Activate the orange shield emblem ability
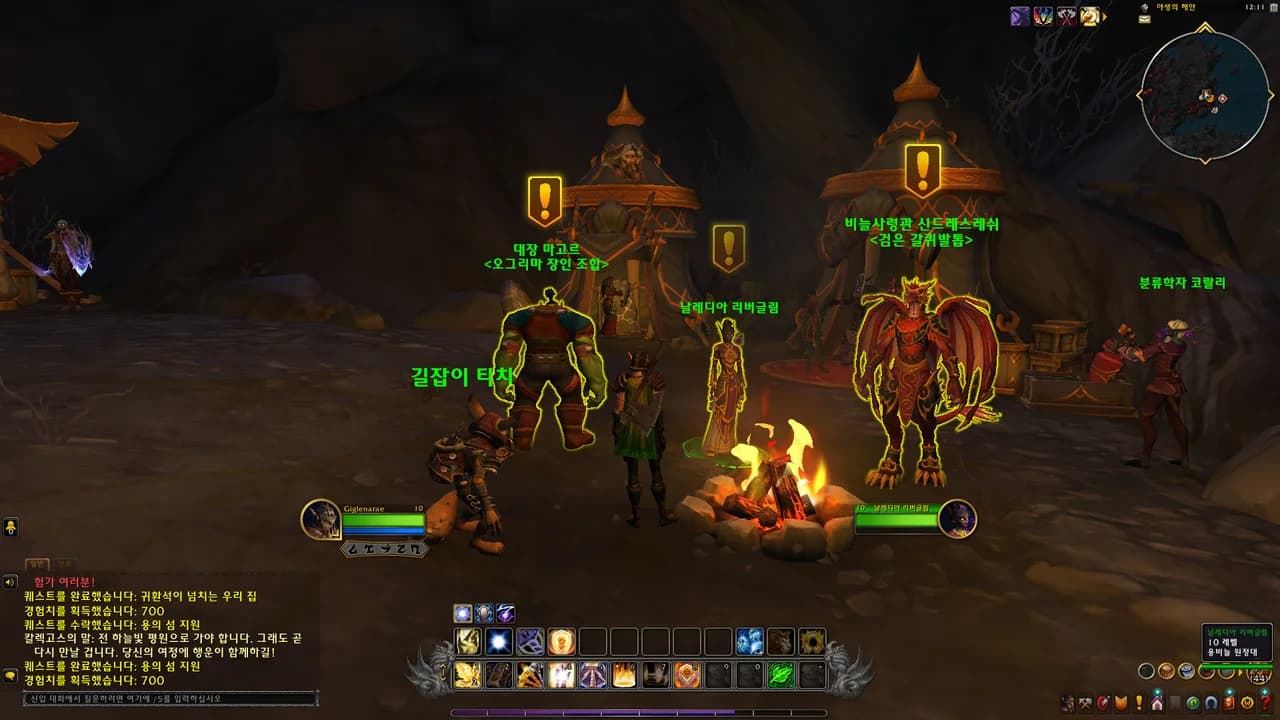Image resolution: width=1280 pixels, height=720 pixels. coord(687,675)
